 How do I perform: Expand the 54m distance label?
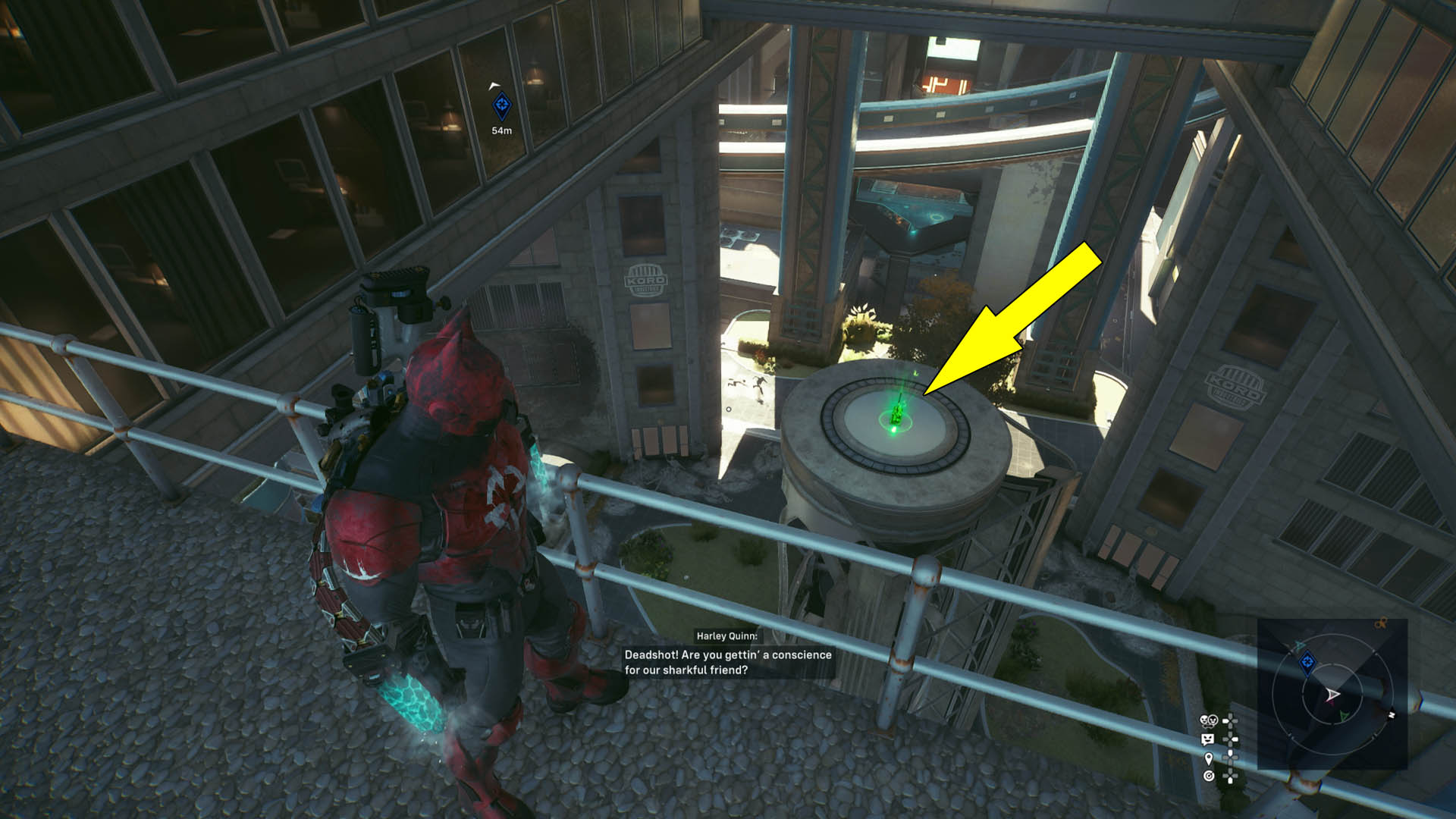tap(501, 130)
